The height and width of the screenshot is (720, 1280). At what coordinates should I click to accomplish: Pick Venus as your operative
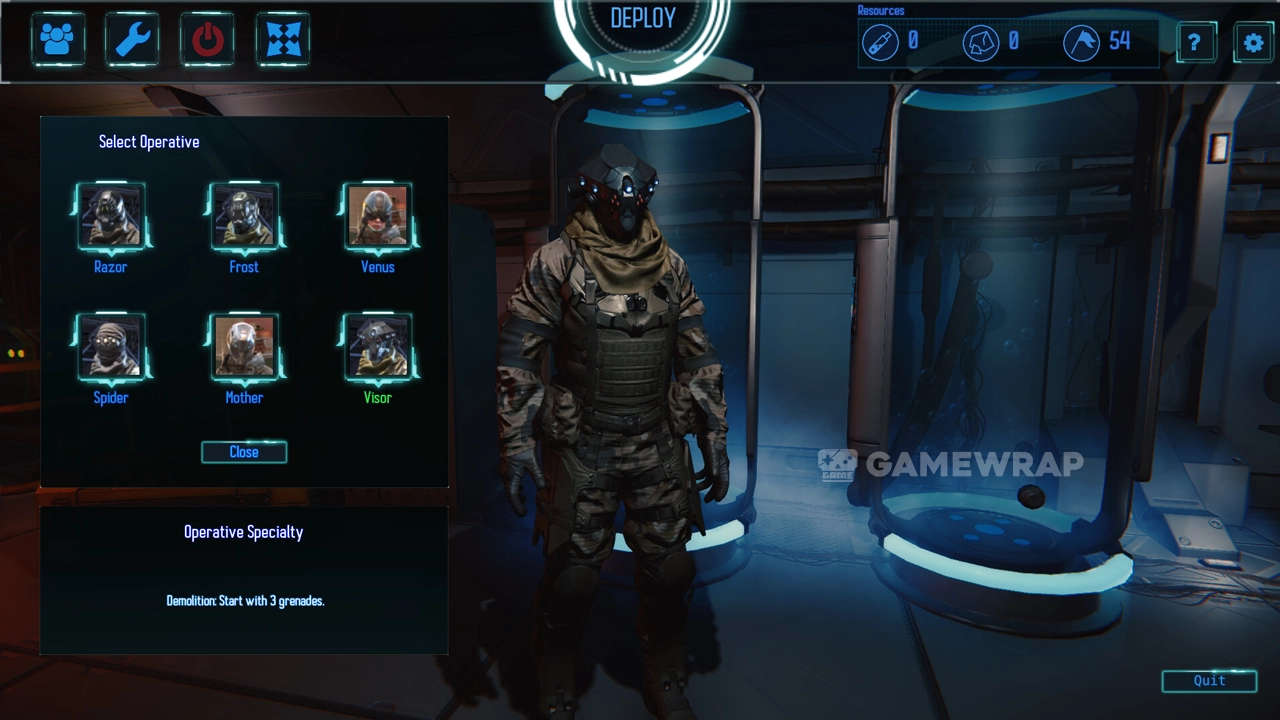click(378, 216)
